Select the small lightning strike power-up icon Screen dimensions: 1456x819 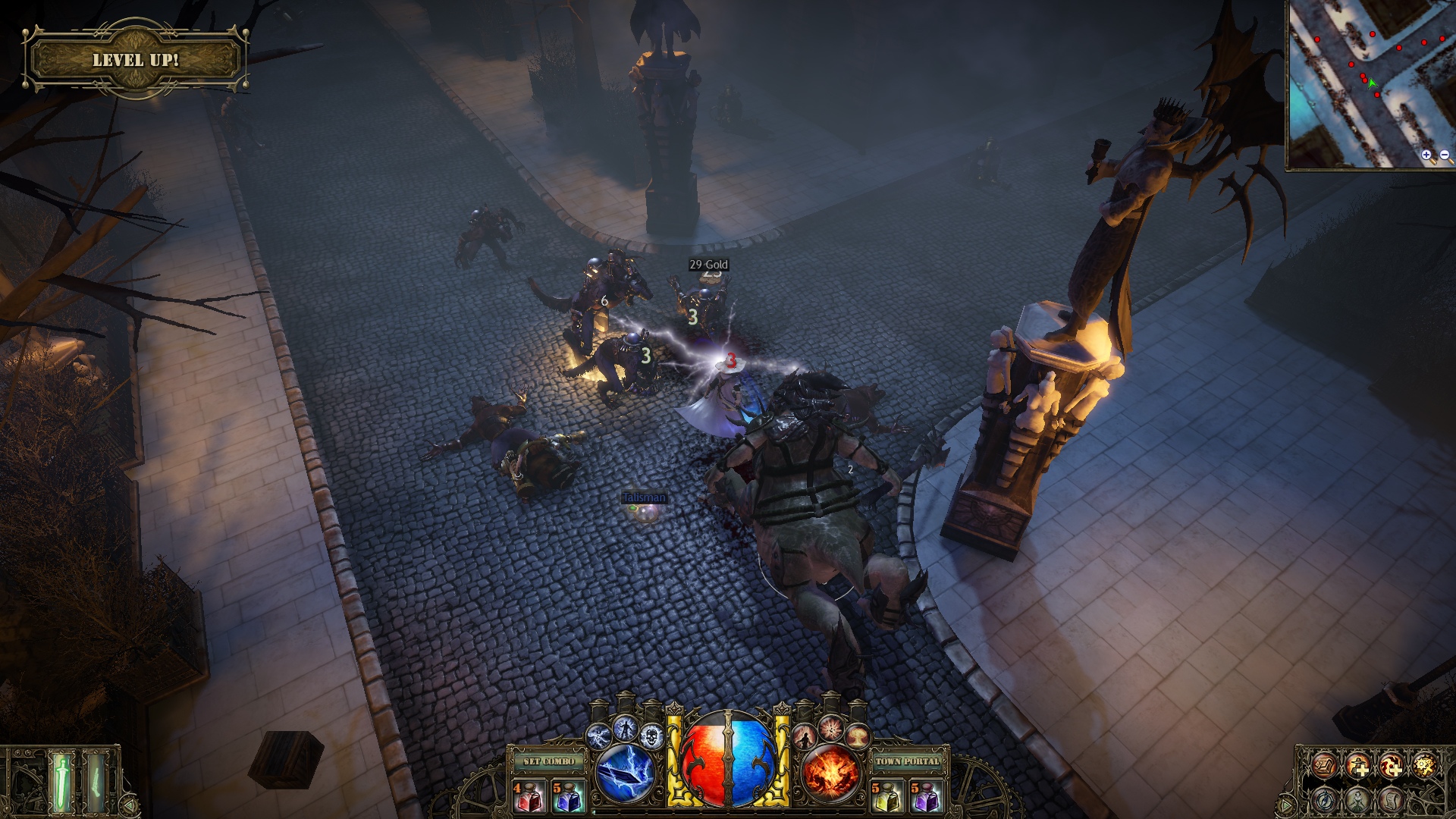(x=598, y=735)
